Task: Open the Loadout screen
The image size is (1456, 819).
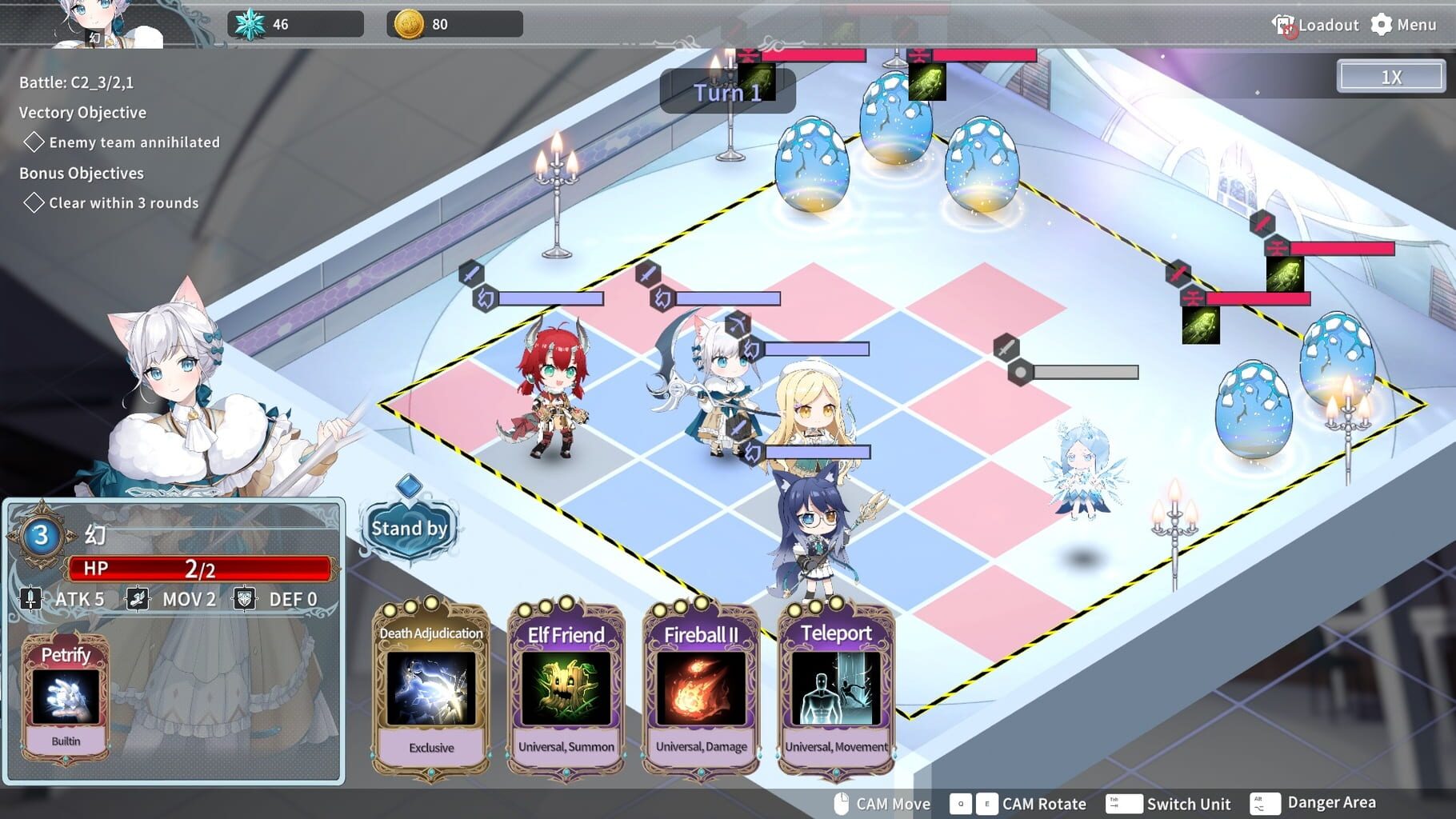Action: [x=1327, y=24]
